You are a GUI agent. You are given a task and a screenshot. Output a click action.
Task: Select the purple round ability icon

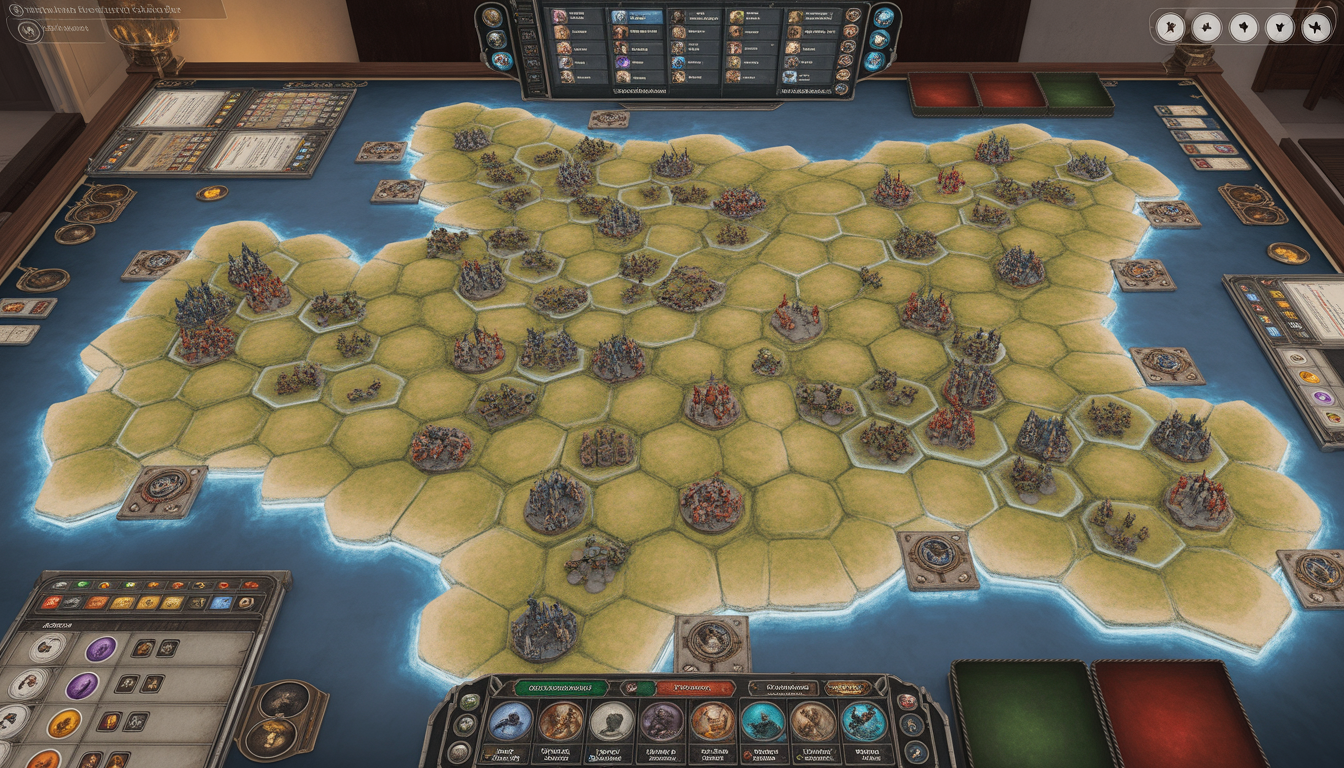661,722
